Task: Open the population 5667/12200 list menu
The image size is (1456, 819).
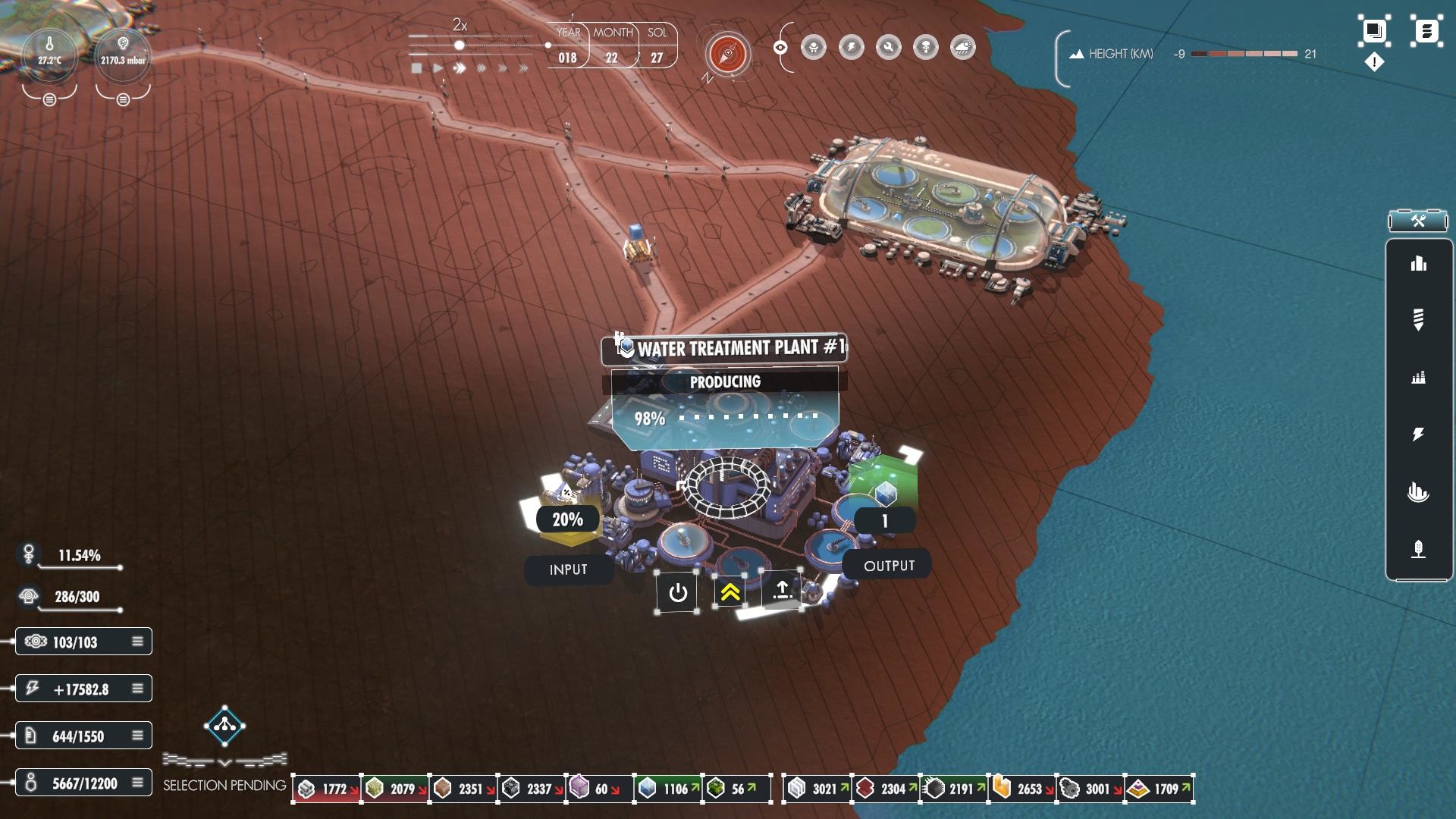Action: [137, 783]
